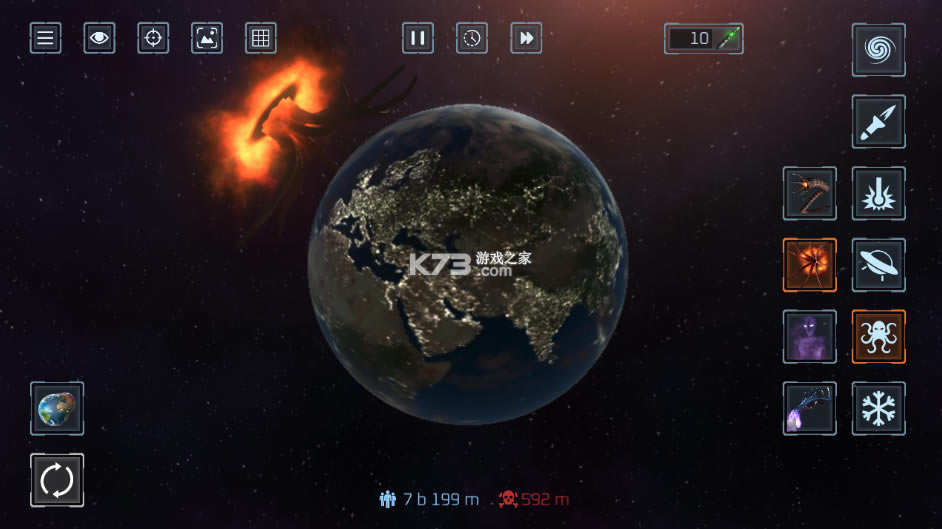The image size is (942, 529).
Task: Toggle the eye visibility button
Action: click(x=99, y=39)
